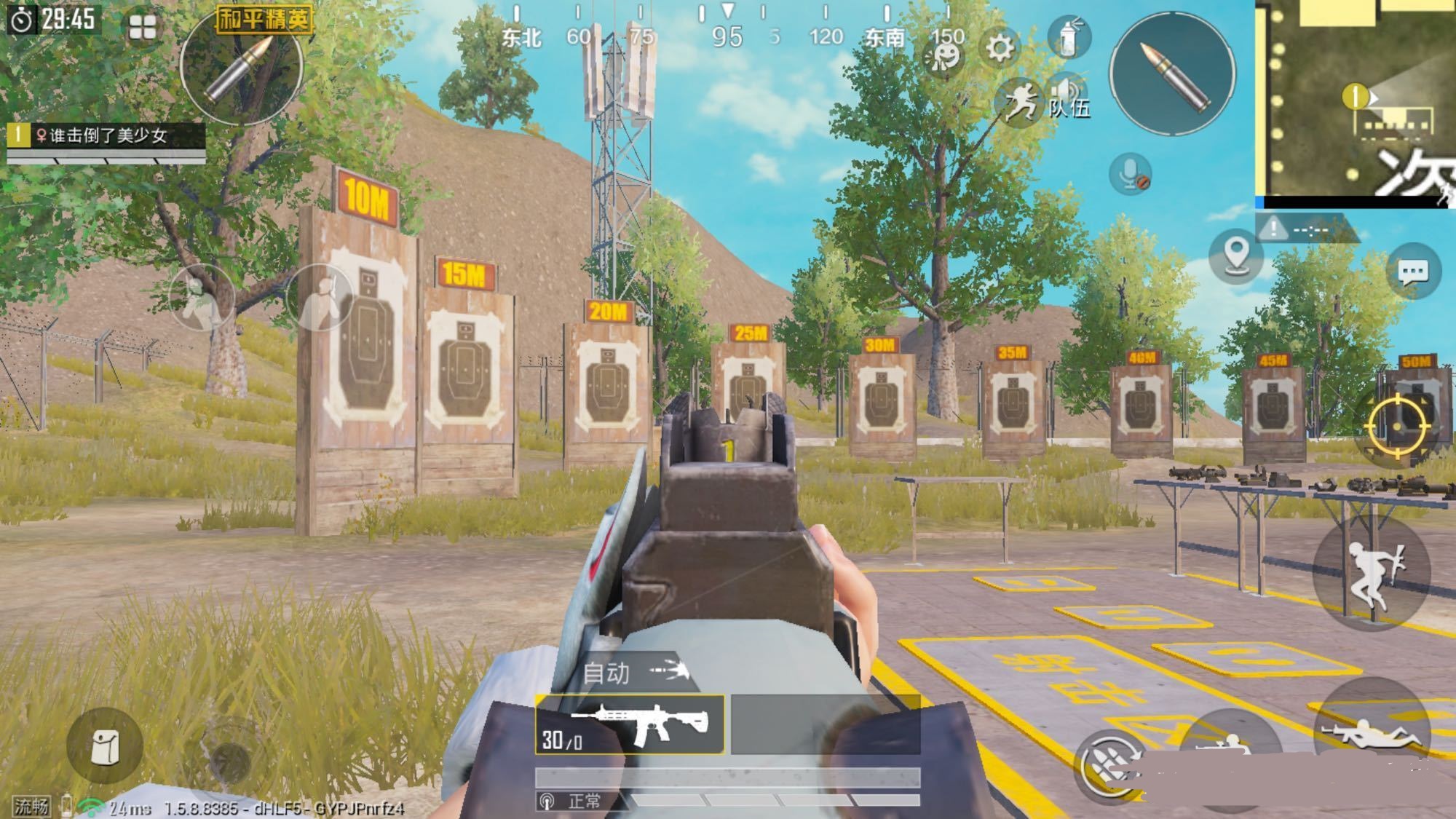The image size is (1456, 819).
Task: Tap the reload ammo button
Action: [1109, 766]
